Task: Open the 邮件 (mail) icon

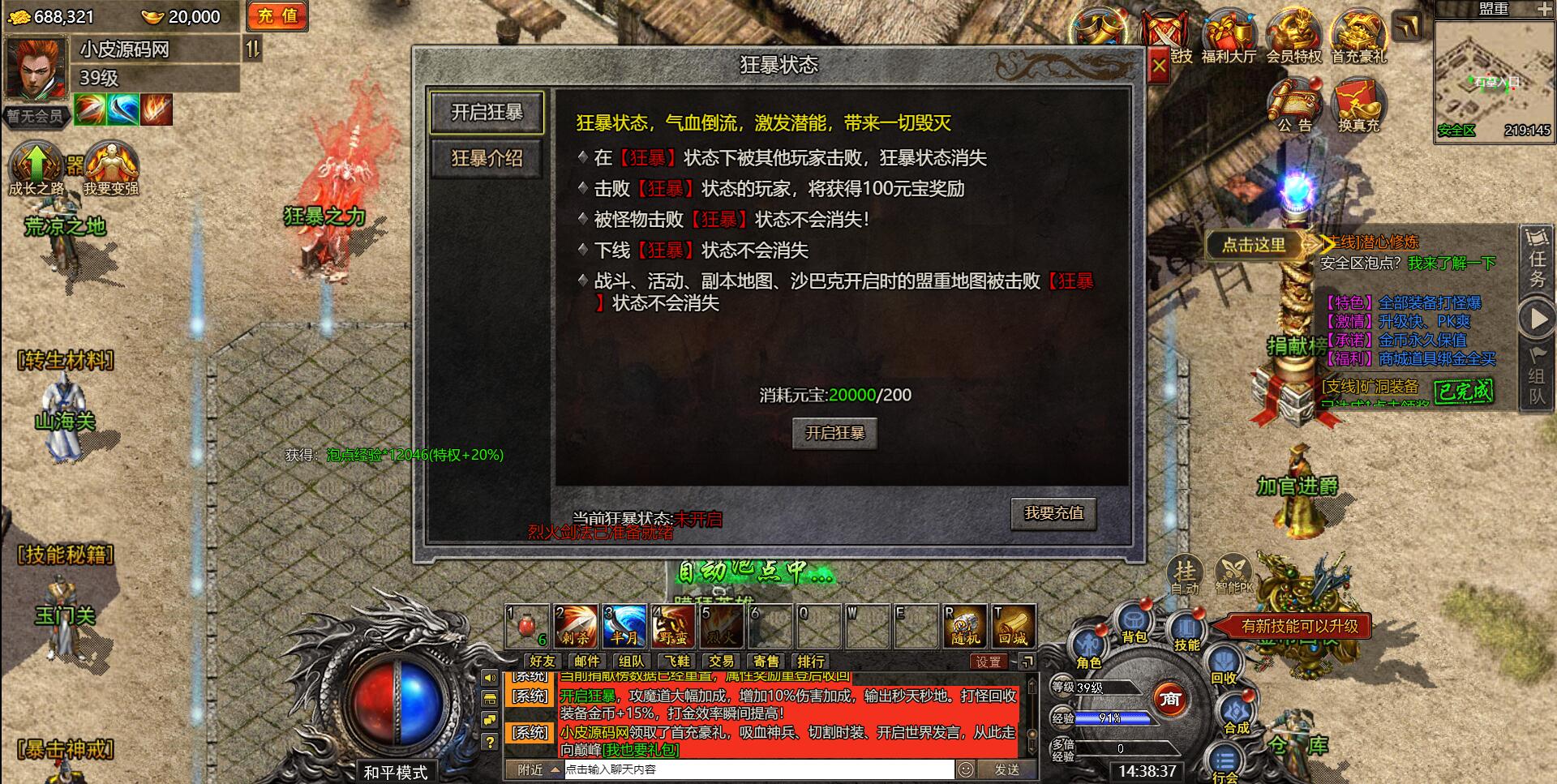Action: [585, 661]
